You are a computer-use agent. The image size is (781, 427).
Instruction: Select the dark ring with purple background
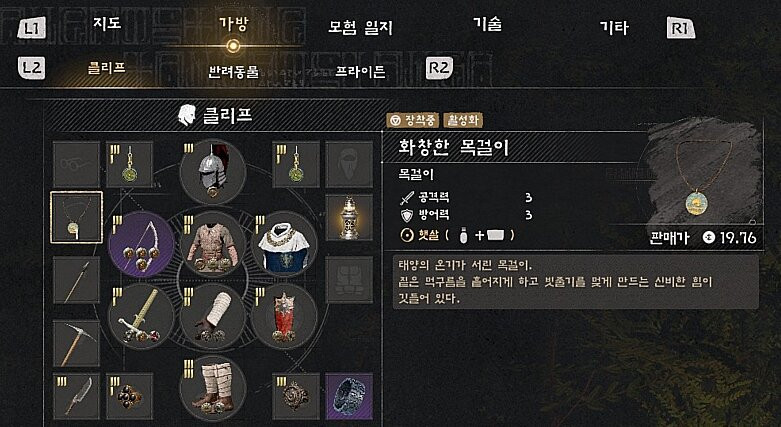coord(347,396)
